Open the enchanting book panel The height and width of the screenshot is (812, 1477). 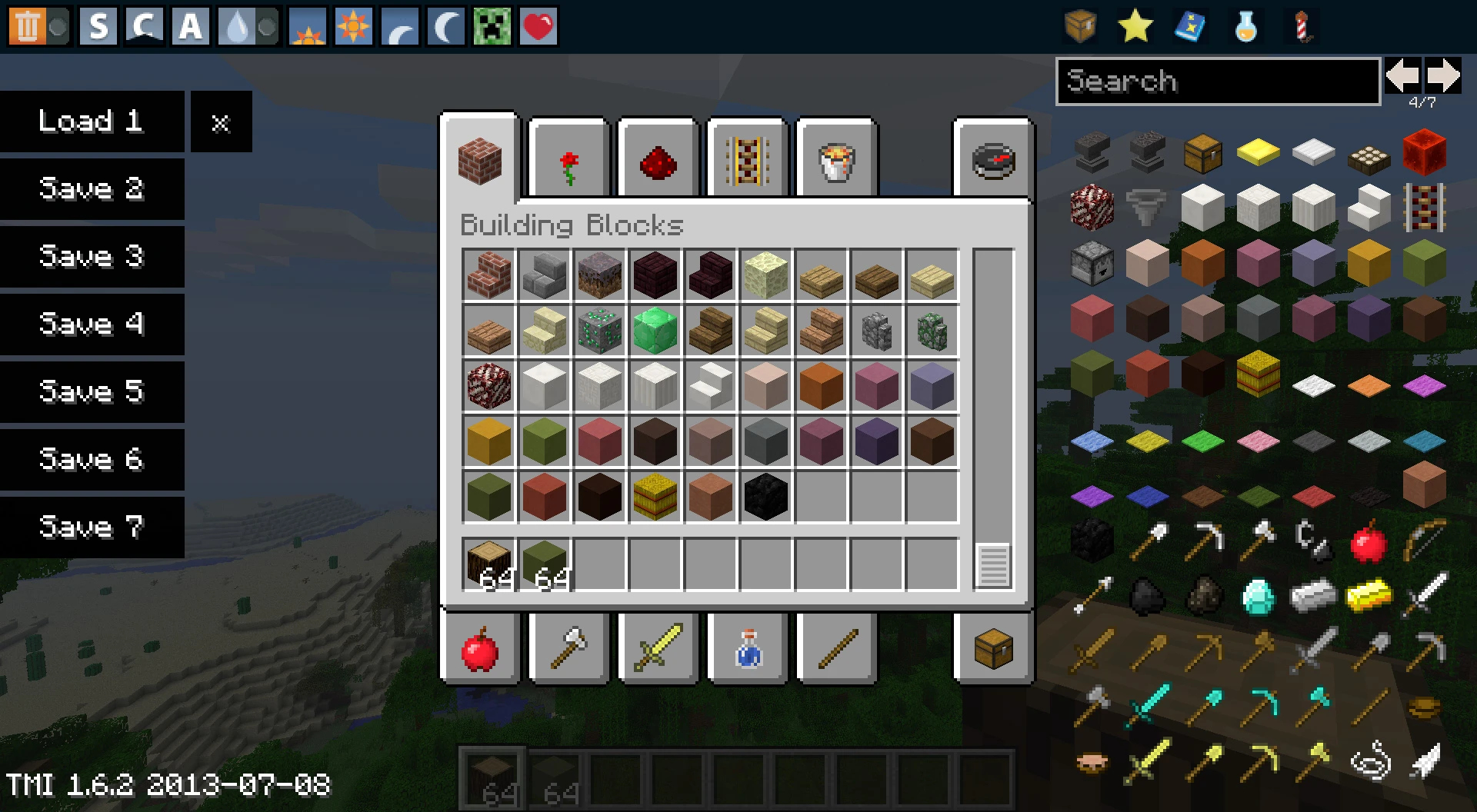(x=1189, y=25)
